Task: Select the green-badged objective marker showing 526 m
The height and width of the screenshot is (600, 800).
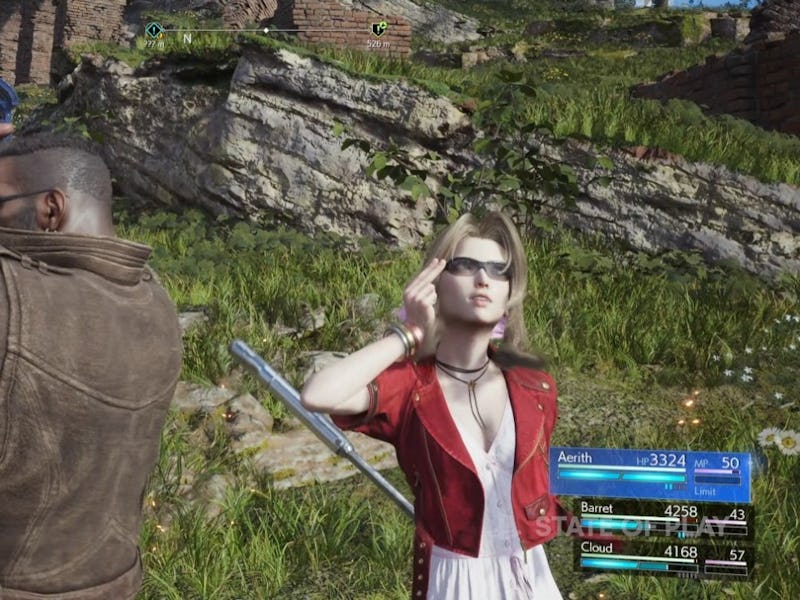Action: tap(378, 29)
